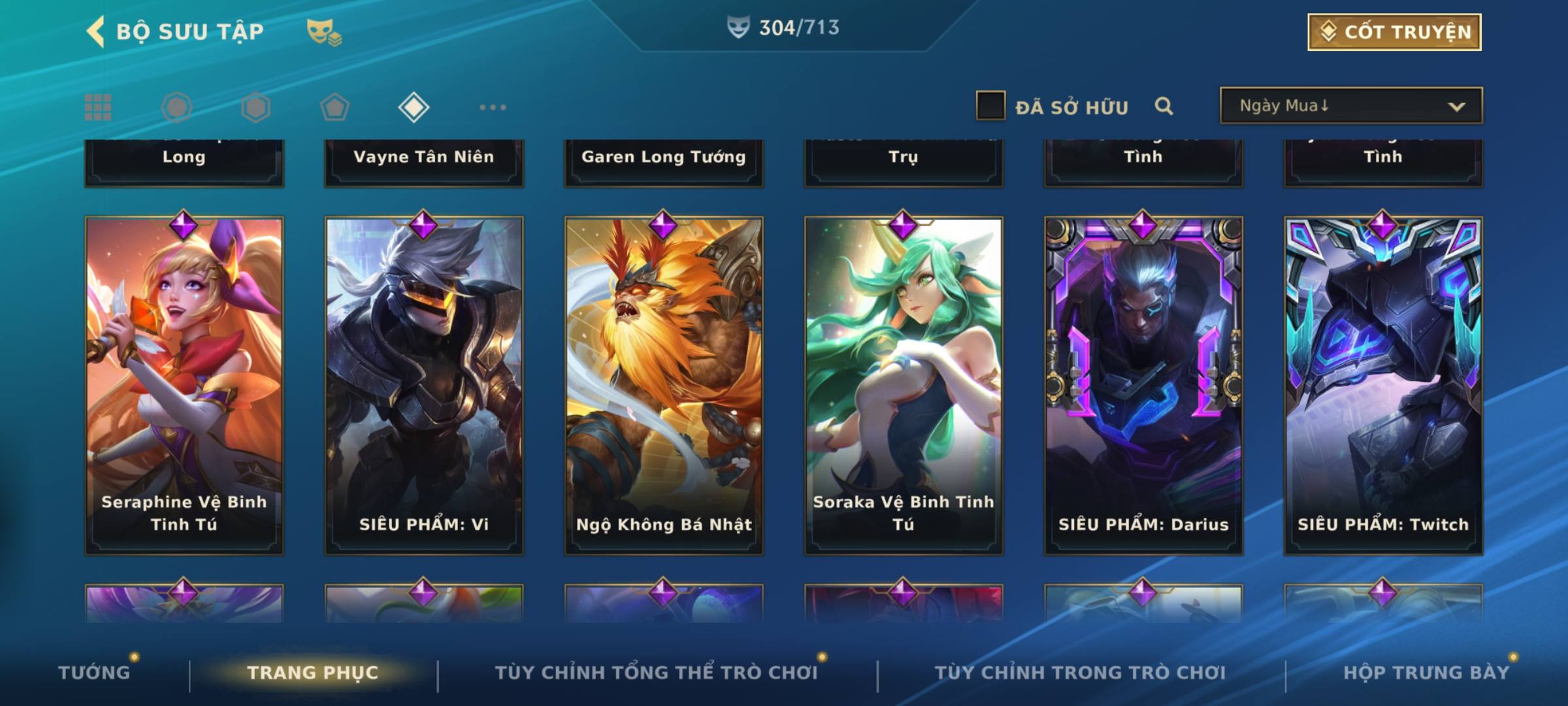This screenshot has width=1568, height=706.
Task: Open Tùy Chỉnh Tổng Thể Trò Chơi tab
Action: [656, 673]
